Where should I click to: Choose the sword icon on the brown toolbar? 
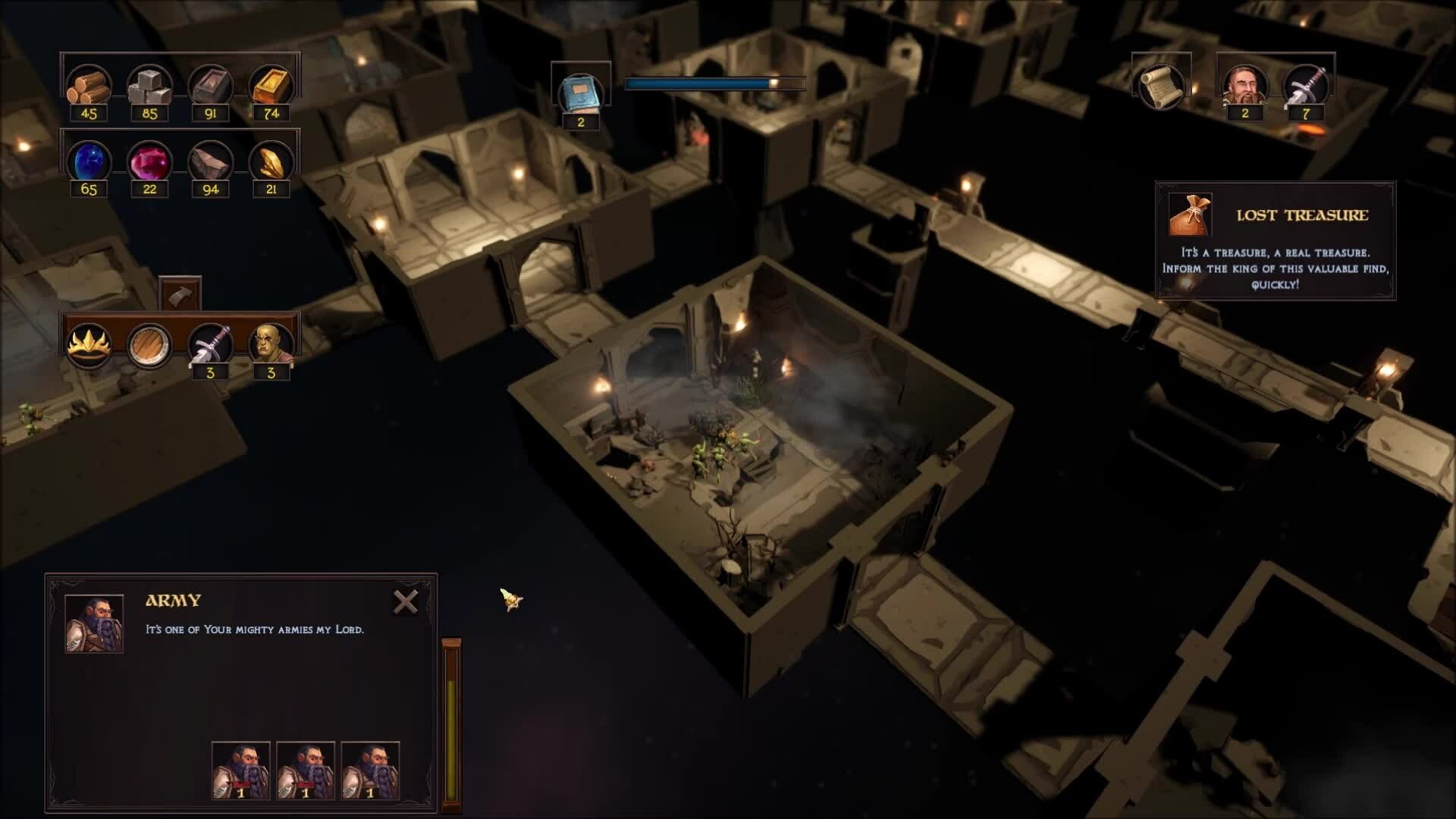(x=210, y=344)
